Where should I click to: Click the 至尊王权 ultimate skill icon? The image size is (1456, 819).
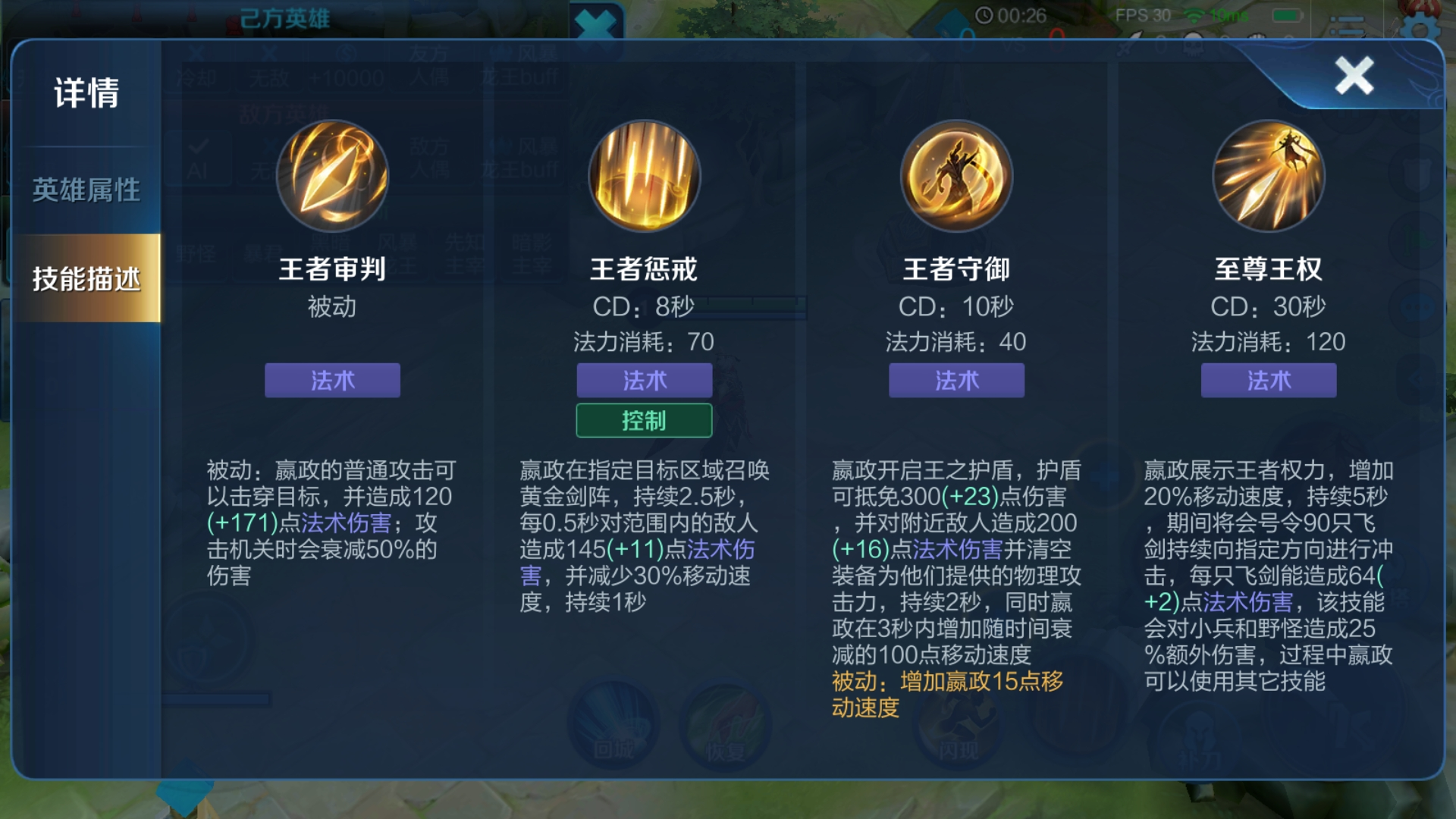click(1269, 175)
